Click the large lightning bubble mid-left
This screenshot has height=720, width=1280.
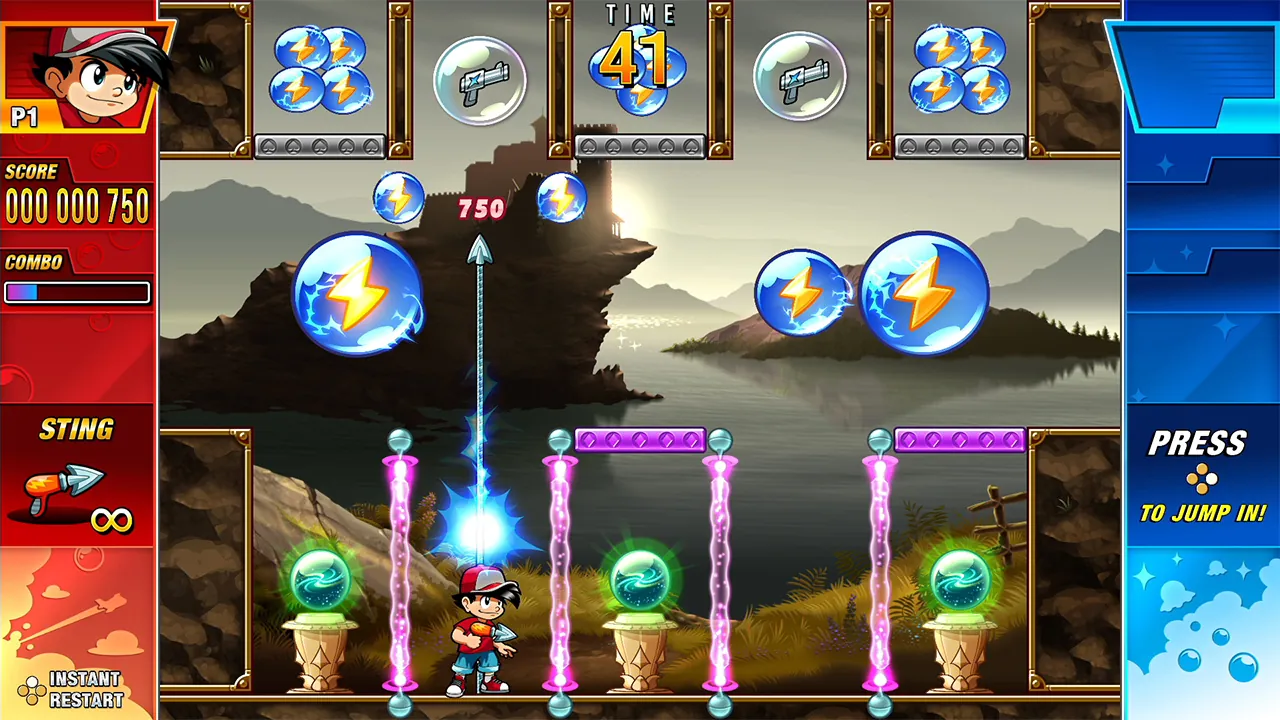click(360, 295)
